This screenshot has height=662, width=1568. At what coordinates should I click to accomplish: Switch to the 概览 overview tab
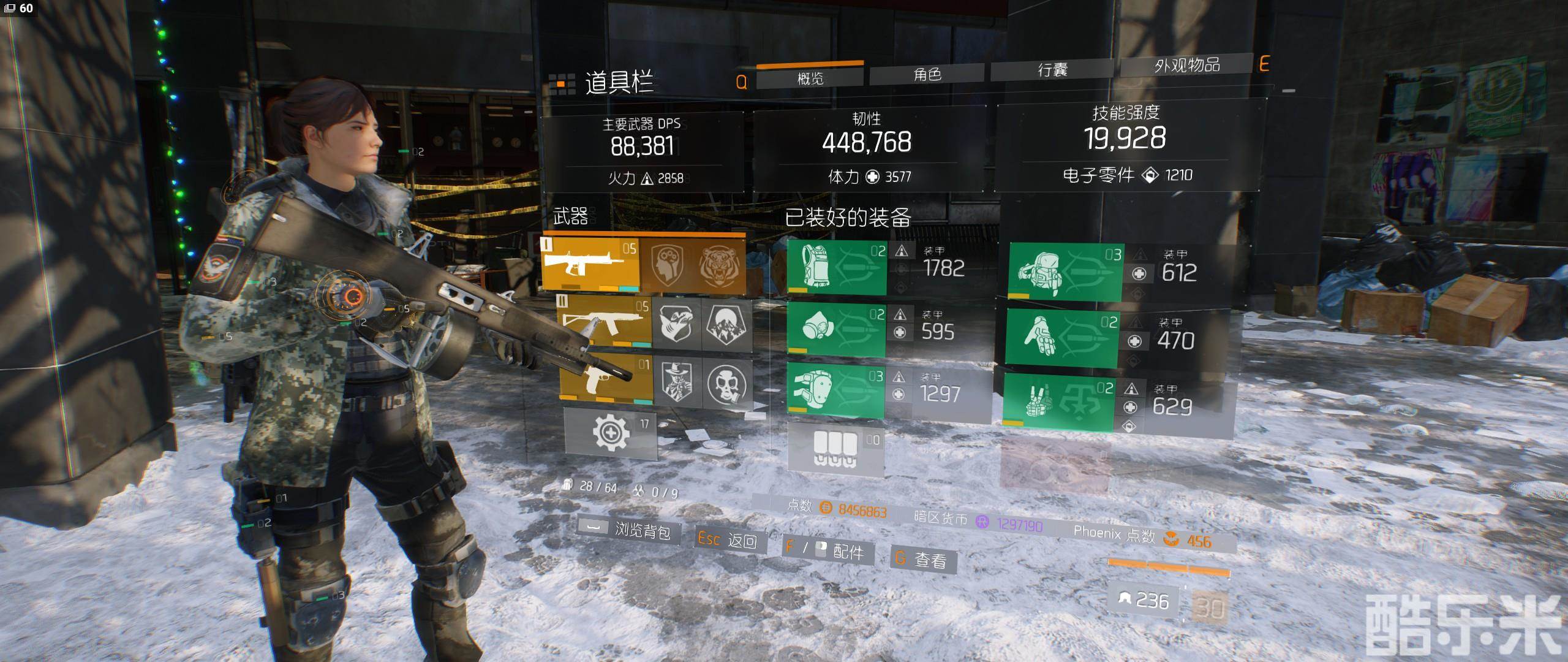810,78
